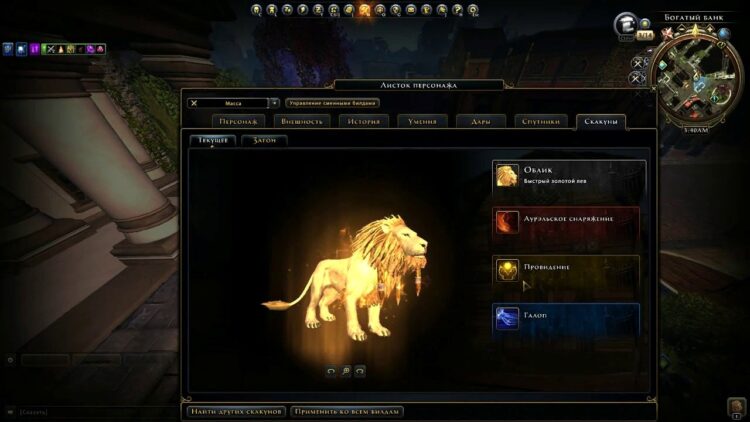Viewport: 750px width, 422px height.
Task: Show the Умения tab
Action: pos(422,121)
